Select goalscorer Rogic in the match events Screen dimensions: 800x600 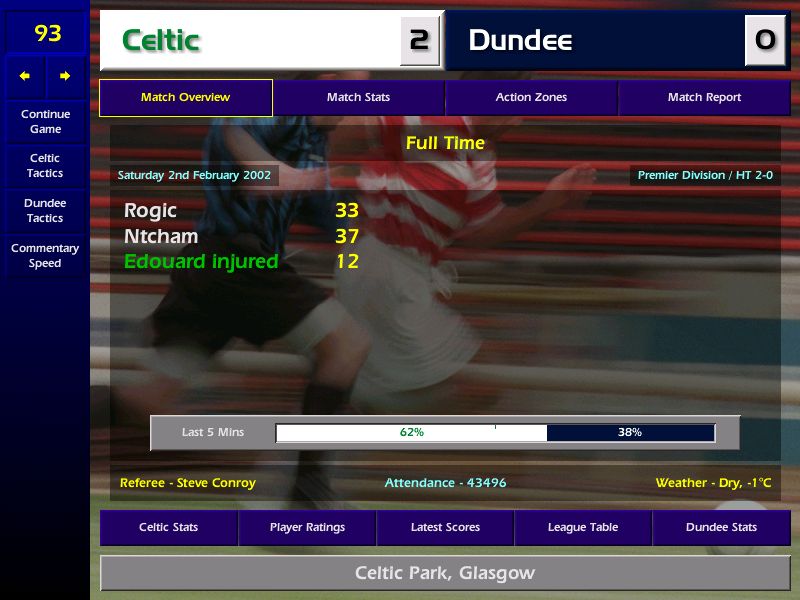click(x=150, y=210)
